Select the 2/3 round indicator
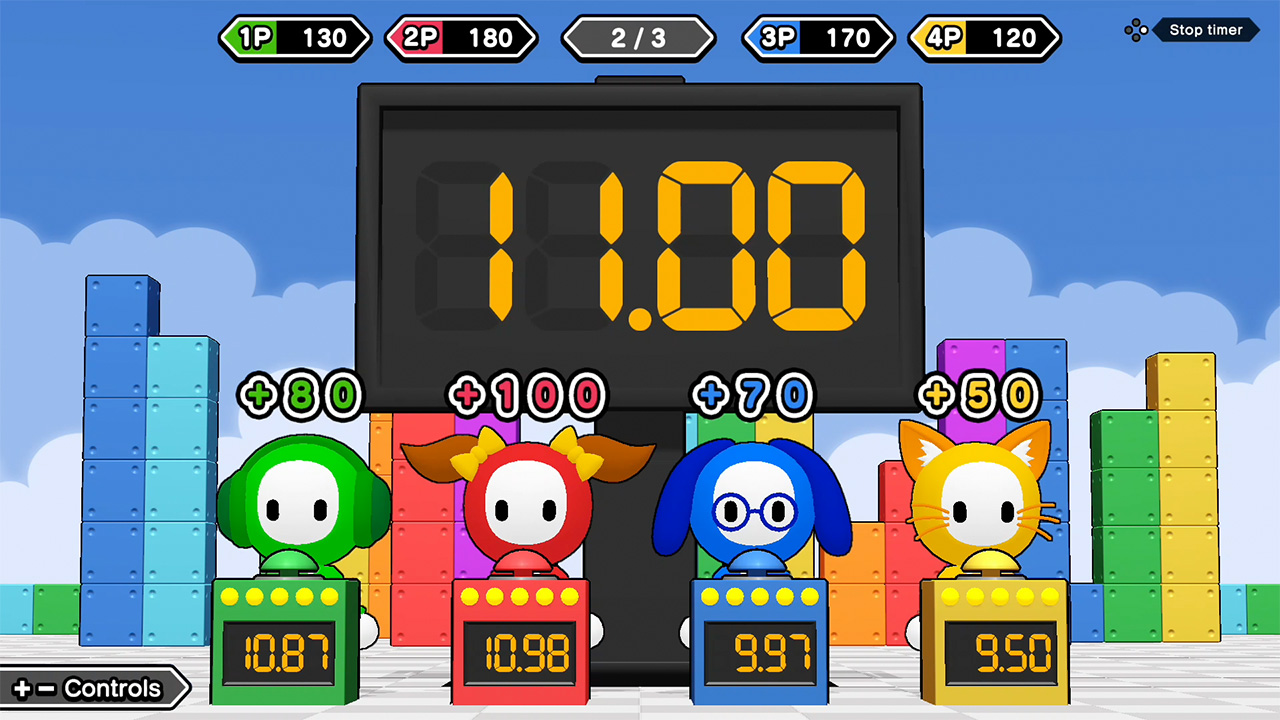Viewport: 1280px width, 720px height. [x=638, y=38]
